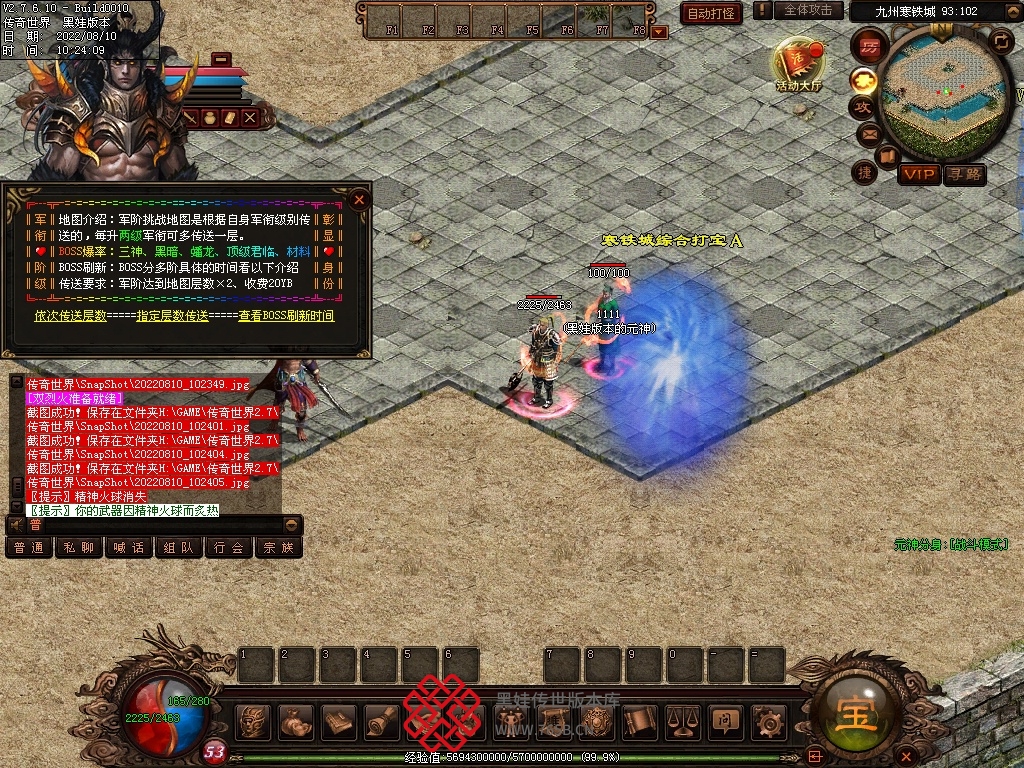Close the map introduction dialog
Screen dimensions: 1024x768
(x=359, y=199)
